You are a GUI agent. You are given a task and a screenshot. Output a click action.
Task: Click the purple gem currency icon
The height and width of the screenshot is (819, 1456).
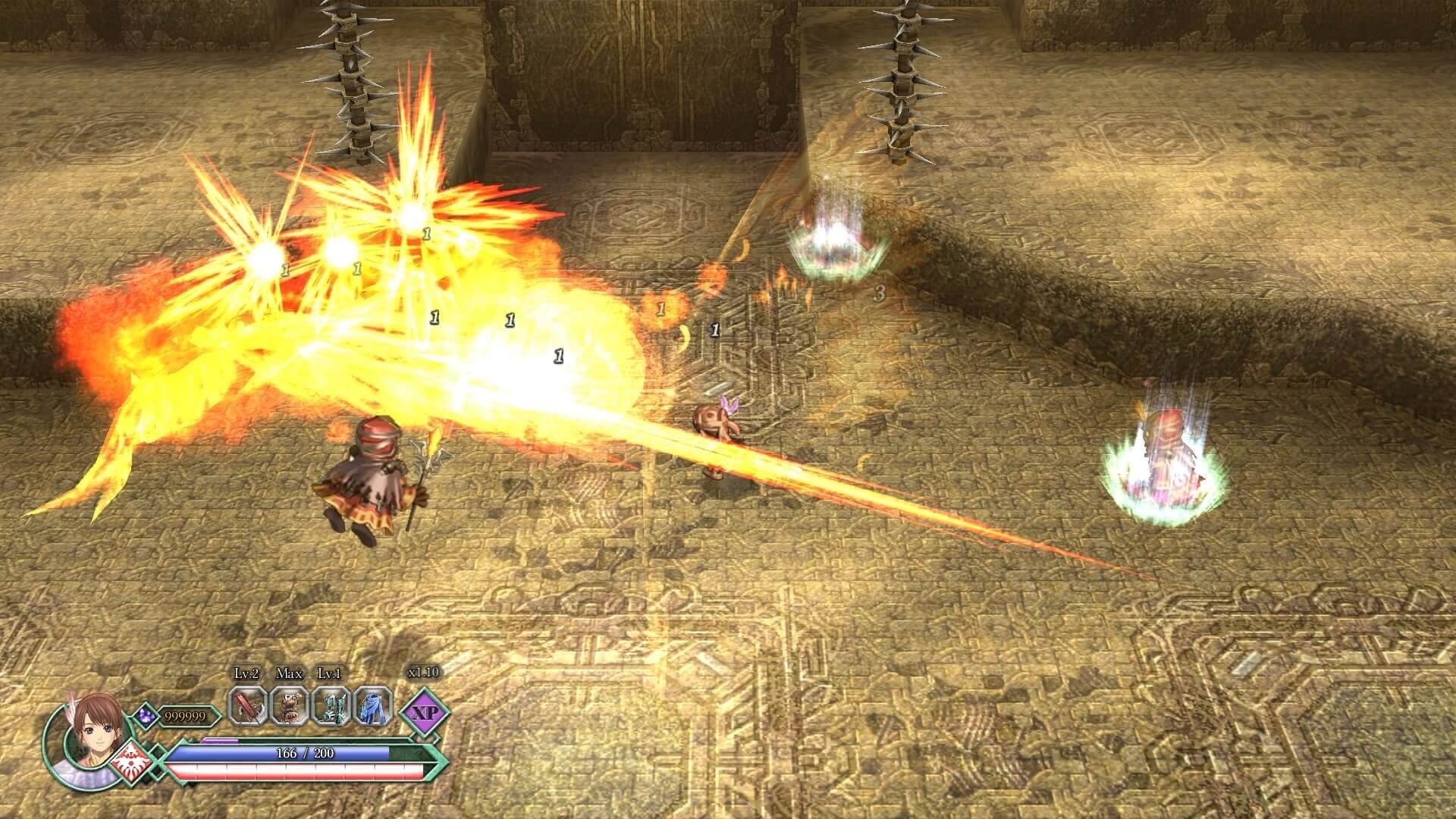(x=146, y=715)
